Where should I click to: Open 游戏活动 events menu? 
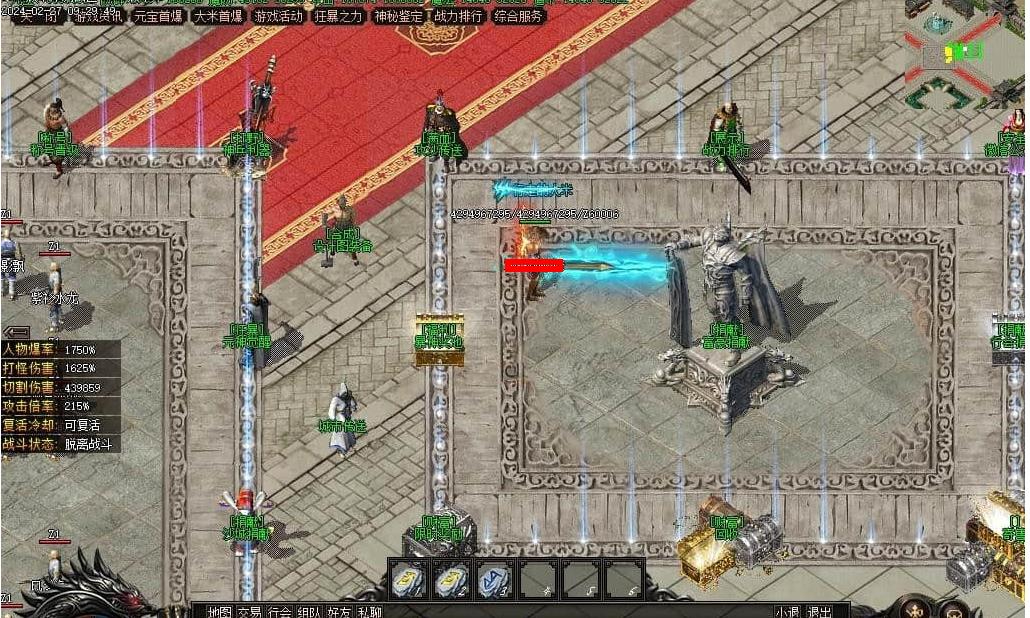tap(278, 16)
